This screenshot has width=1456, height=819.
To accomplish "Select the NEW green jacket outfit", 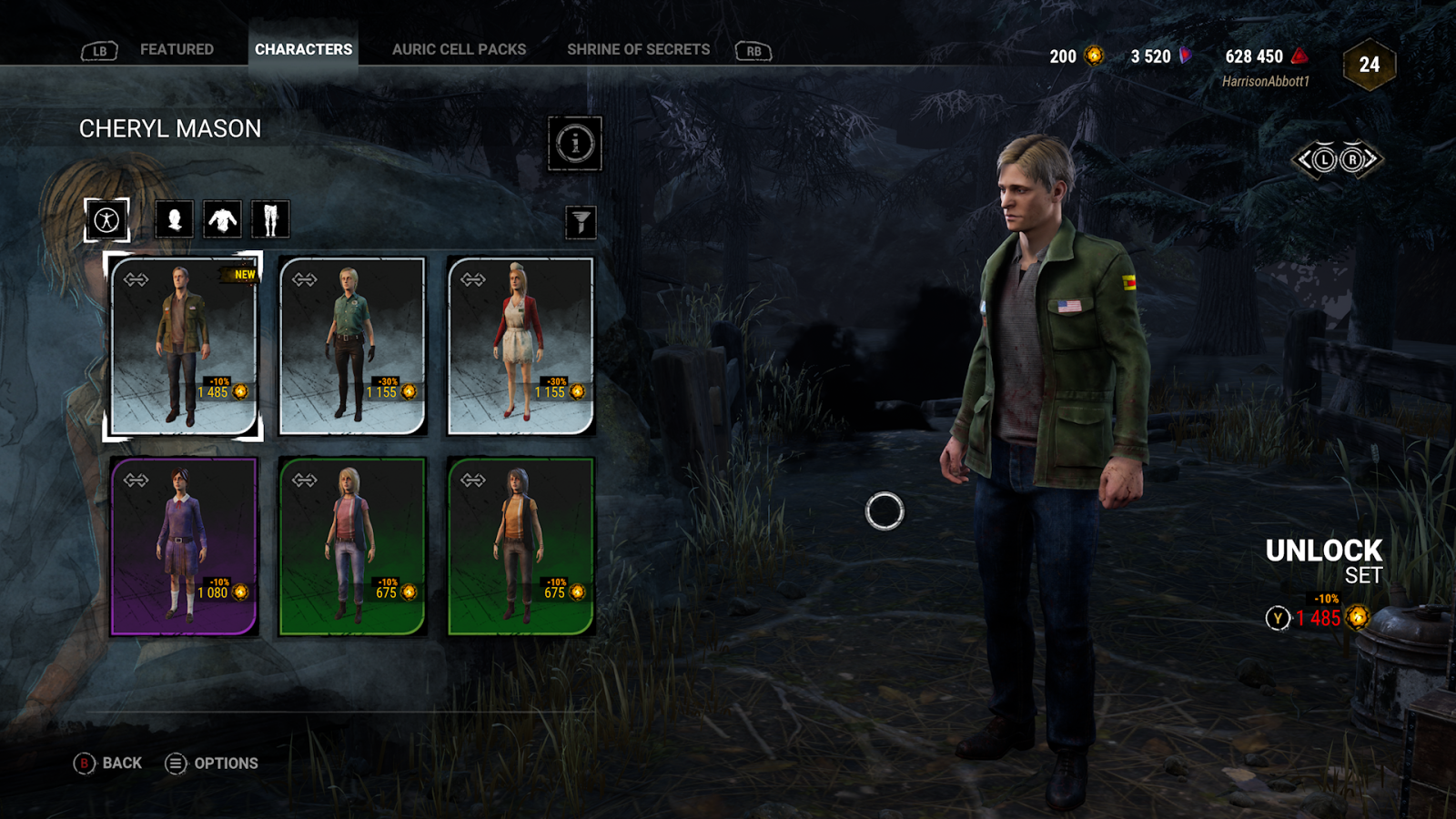I will (184, 346).
